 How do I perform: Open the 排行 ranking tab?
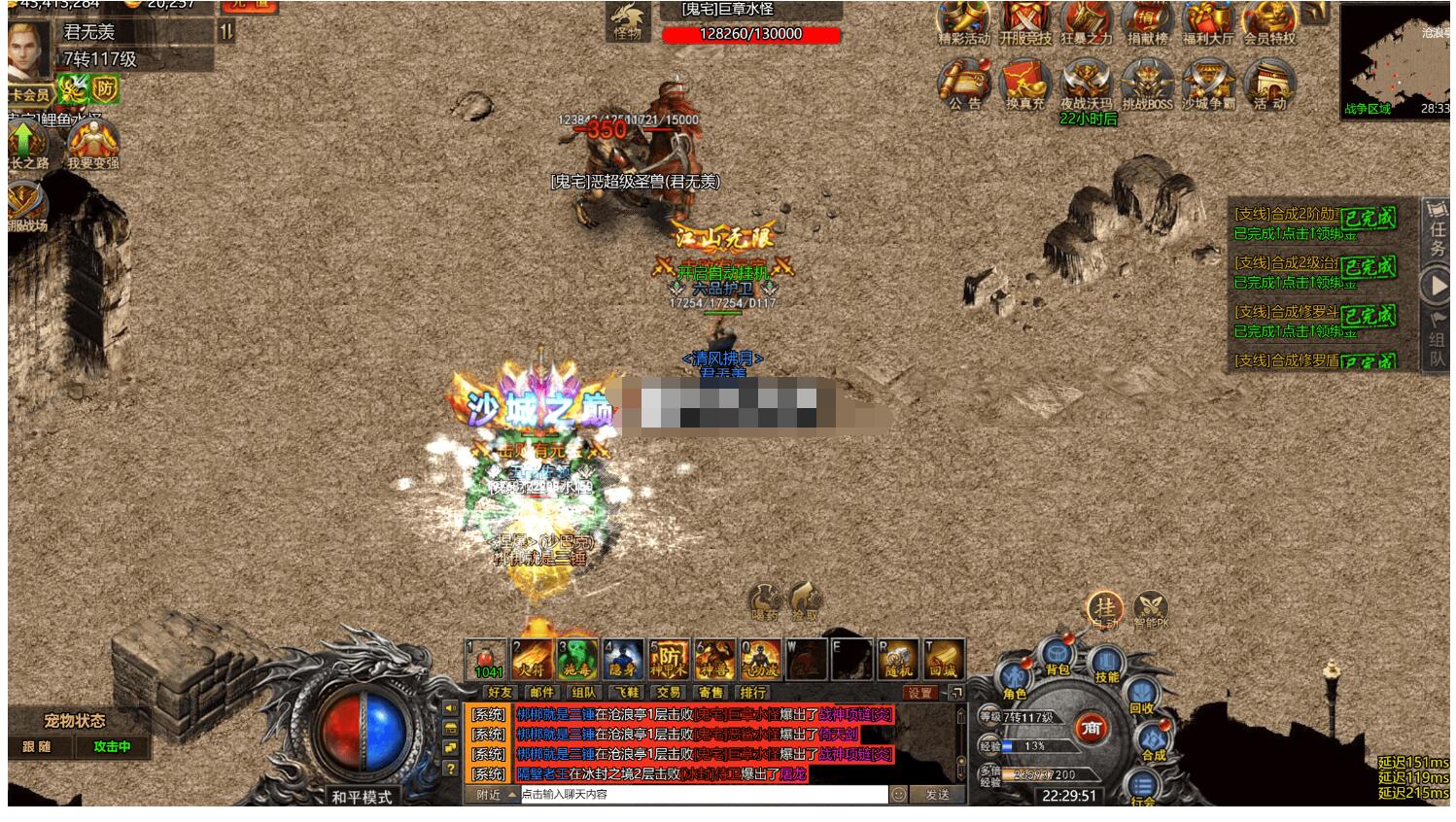point(753,693)
